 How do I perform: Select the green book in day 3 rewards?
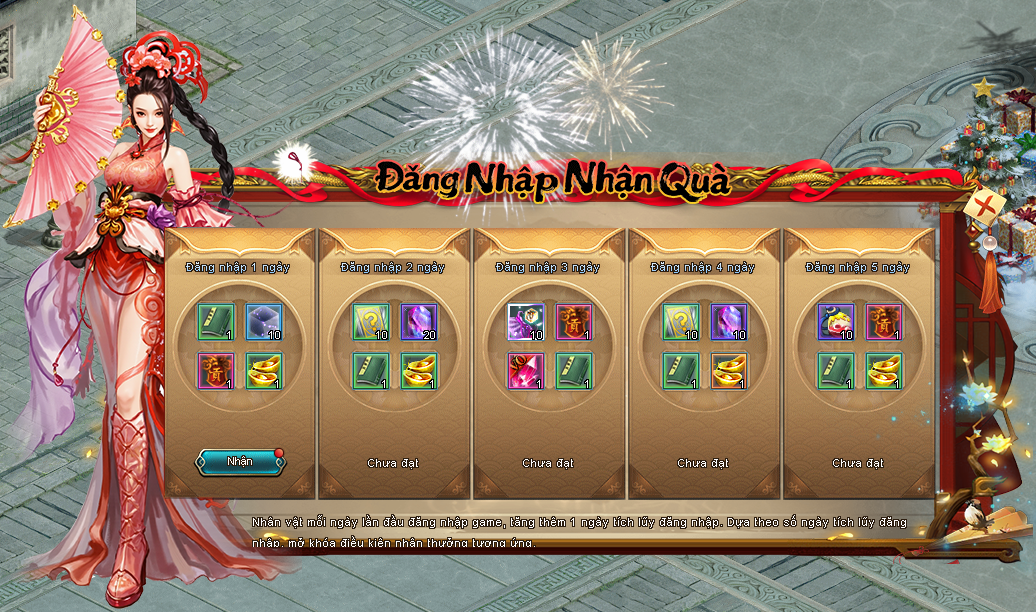click(x=575, y=371)
